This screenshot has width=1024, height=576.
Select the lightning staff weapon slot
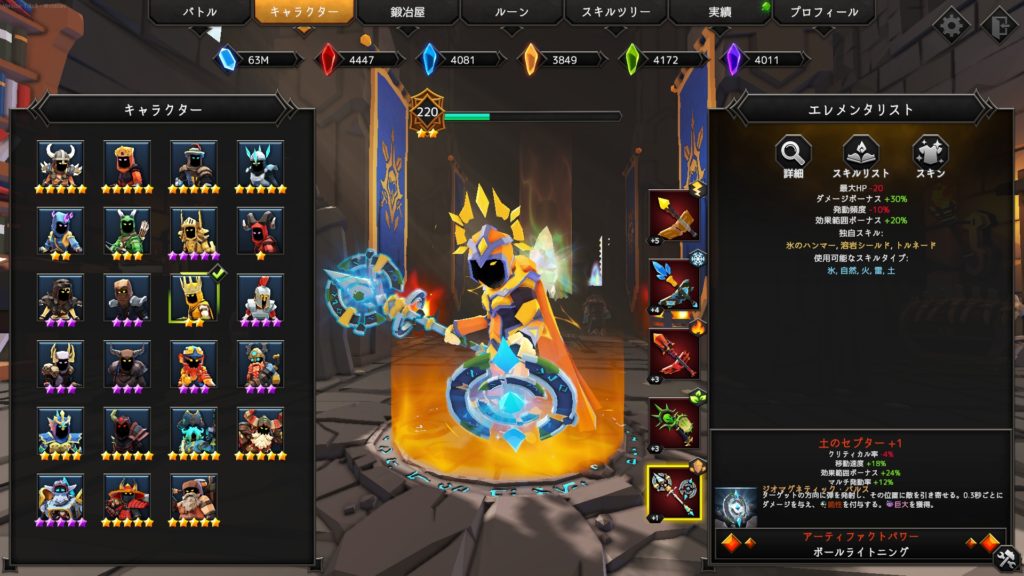(x=674, y=215)
